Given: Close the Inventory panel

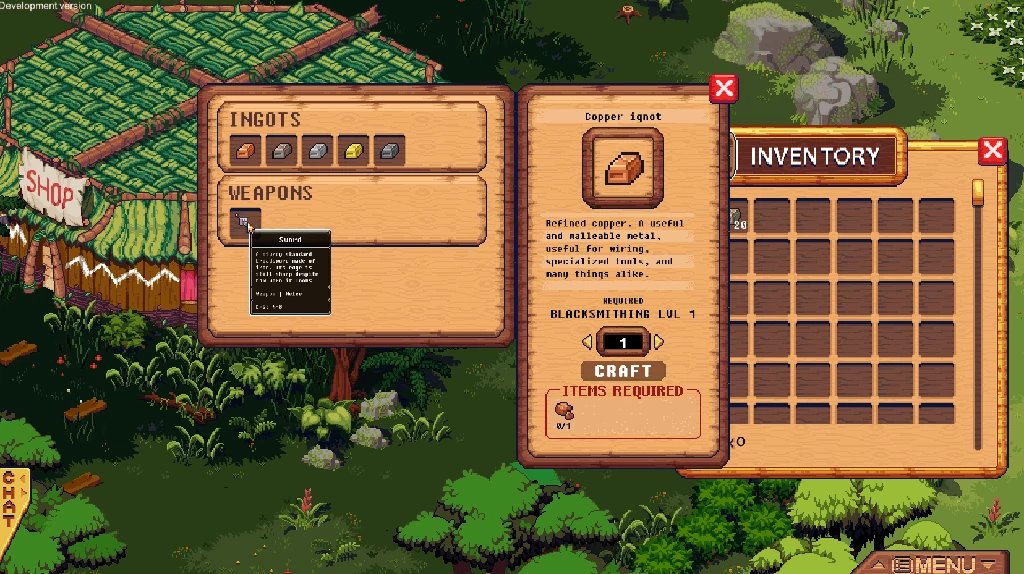Looking at the screenshot, I should click(x=992, y=151).
